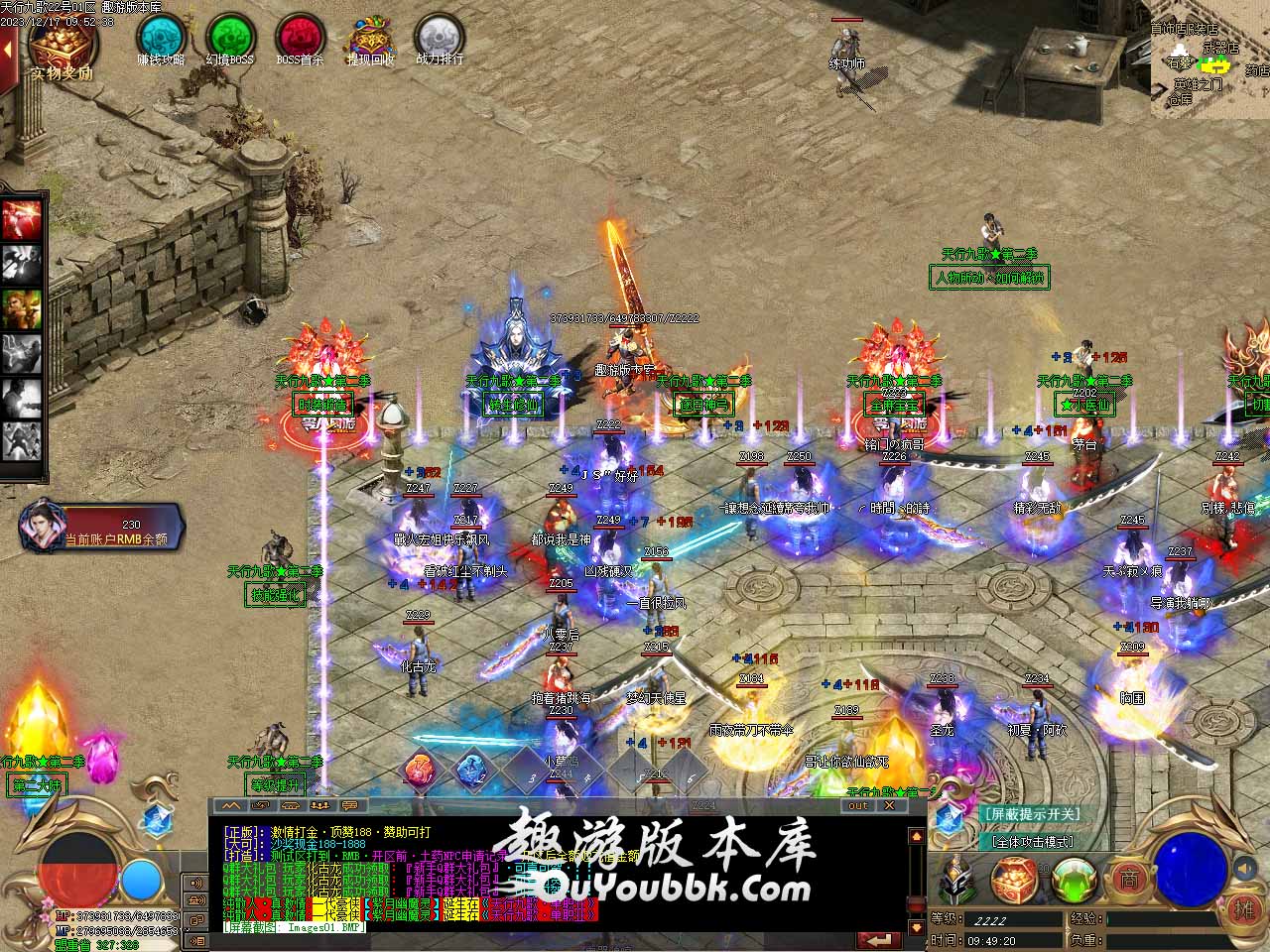This screenshot has height=952, width=1270.
Task: Close the chat window with the X
Action: coord(890,805)
